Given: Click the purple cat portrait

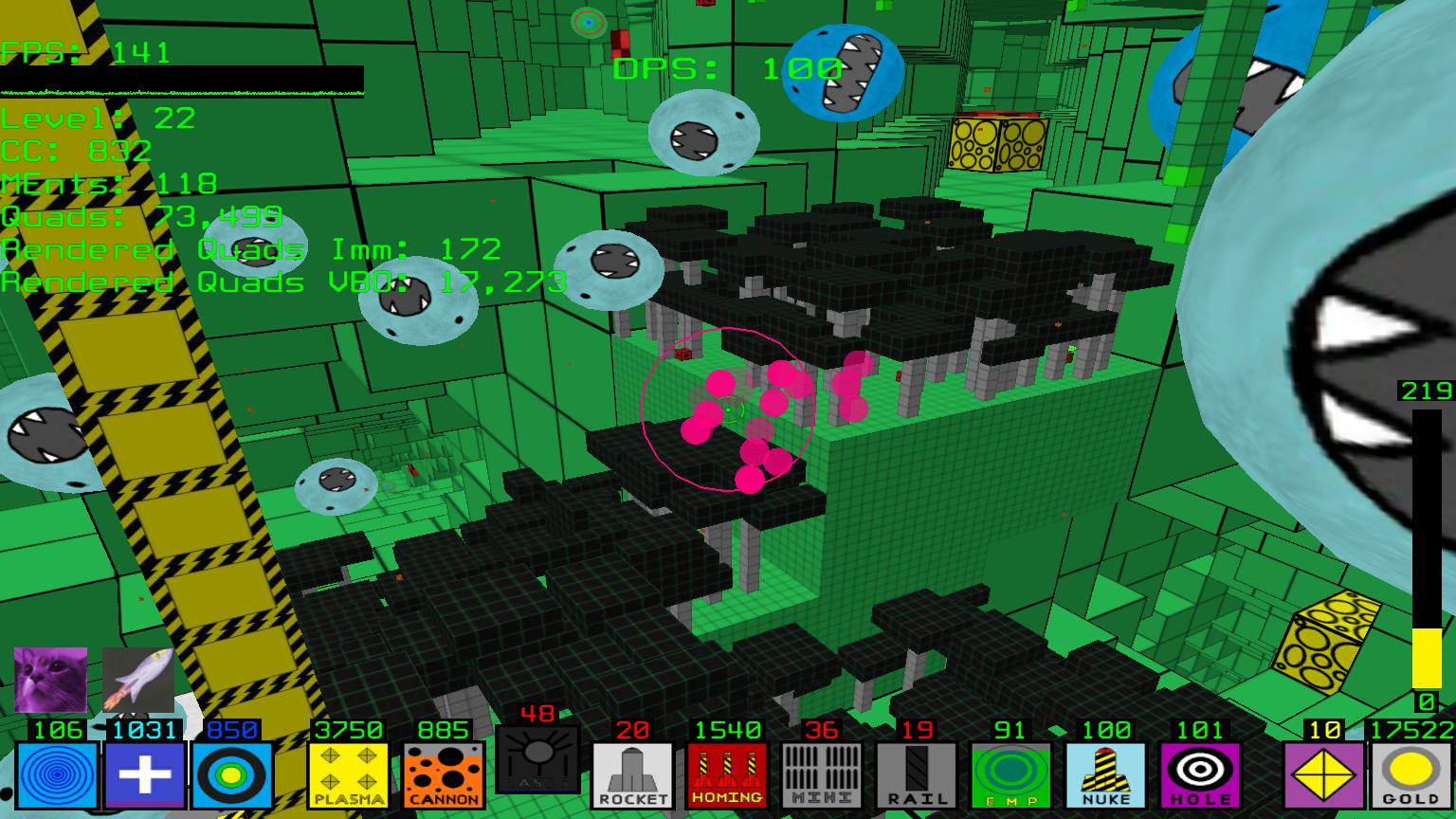Looking at the screenshot, I should 50,680.
